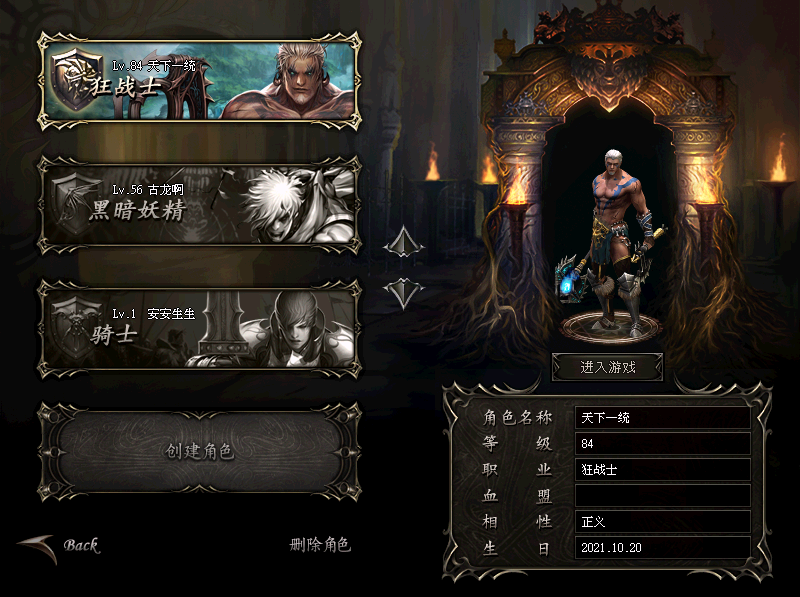Go back with the Back button
The height and width of the screenshot is (597, 800).
pyautogui.click(x=62, y=546)
